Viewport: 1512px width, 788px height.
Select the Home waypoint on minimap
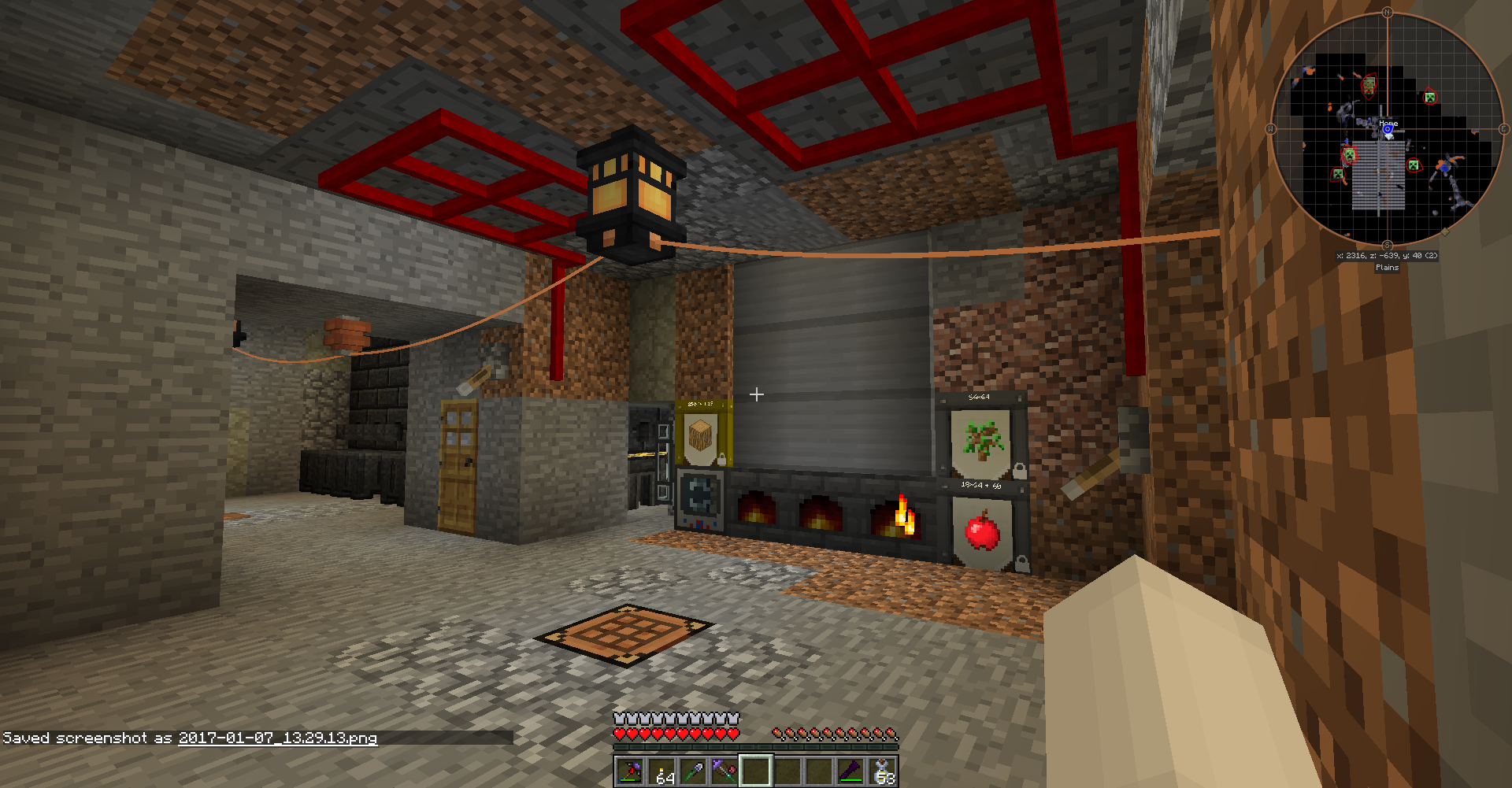tap(1388, 126)
